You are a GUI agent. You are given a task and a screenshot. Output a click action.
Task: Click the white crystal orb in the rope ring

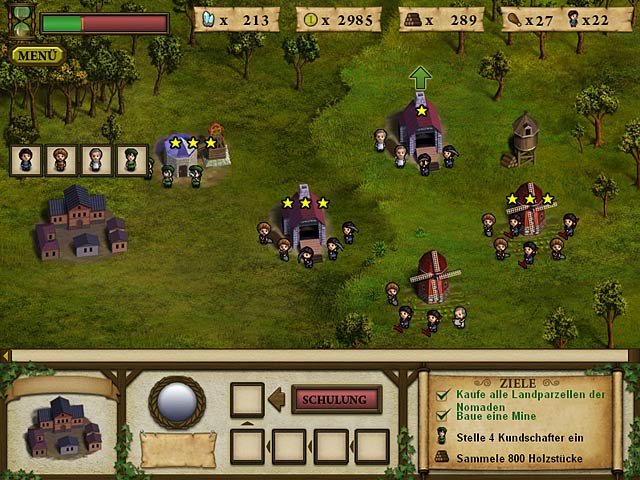pyautogui.click(x=177, y=402)
